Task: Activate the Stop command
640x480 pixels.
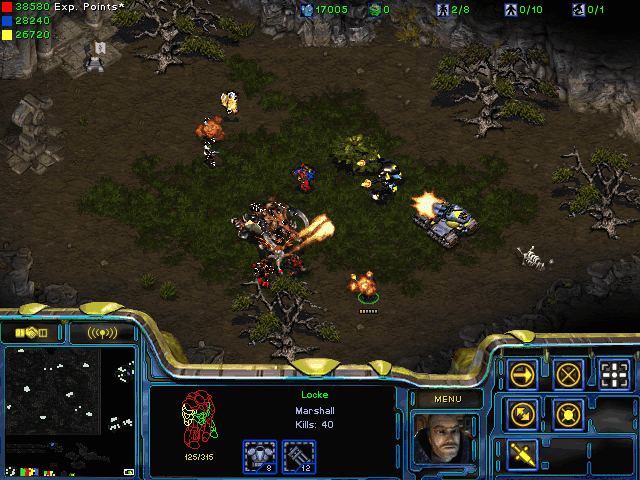Action: 568,374
